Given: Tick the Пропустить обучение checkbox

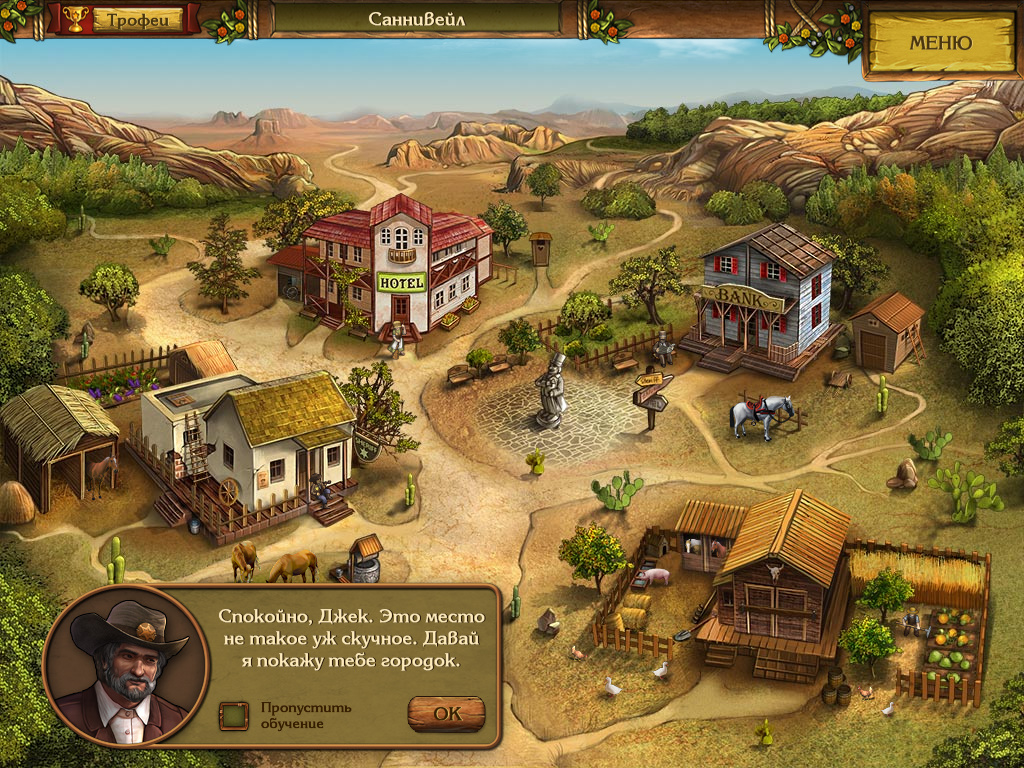Looking at the screenshot, I should (234, 715).
